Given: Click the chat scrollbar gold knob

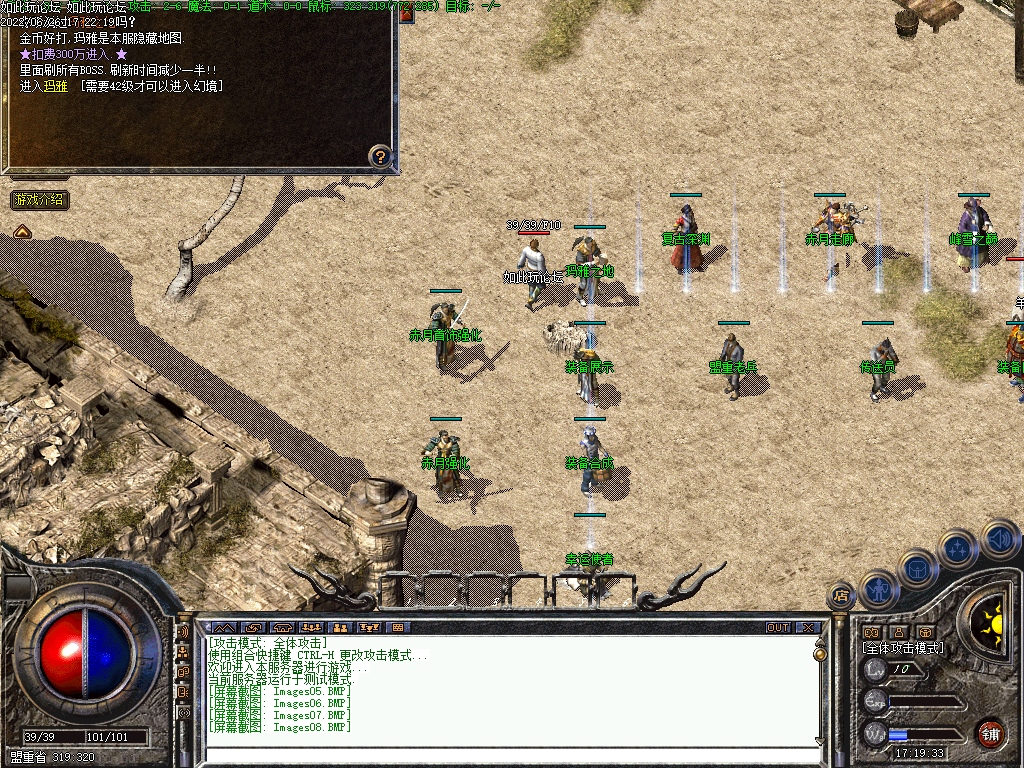Looking at the screenshot, I should click(x=820, y=653).
